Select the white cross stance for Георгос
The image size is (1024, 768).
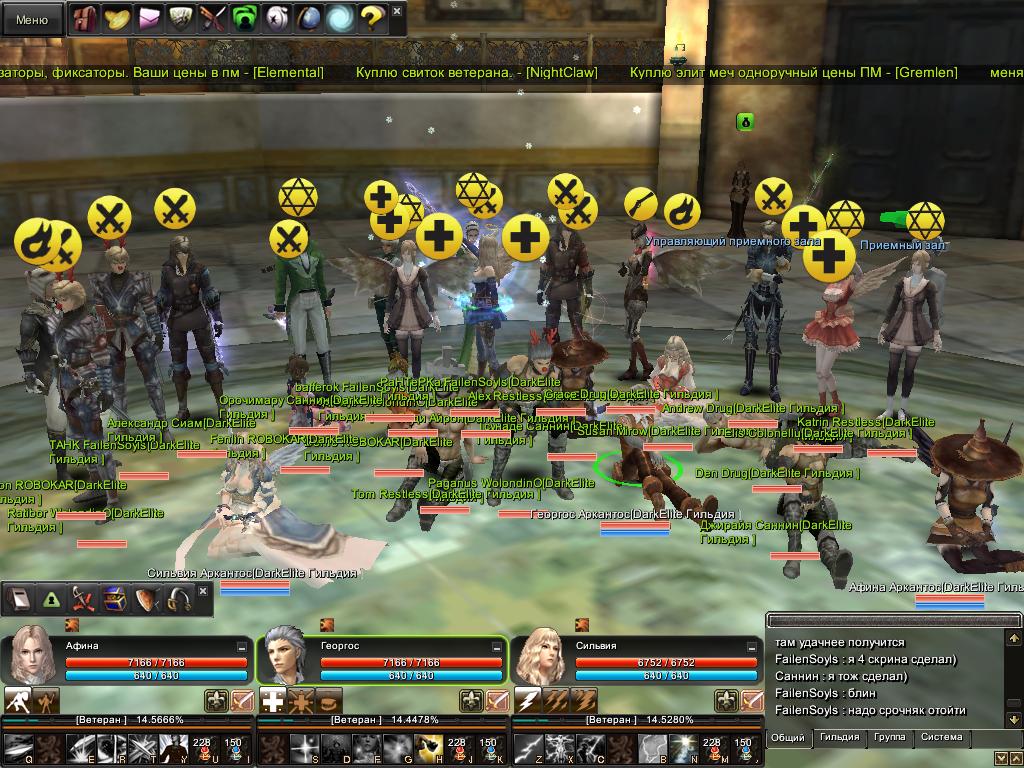coord(273,700)
